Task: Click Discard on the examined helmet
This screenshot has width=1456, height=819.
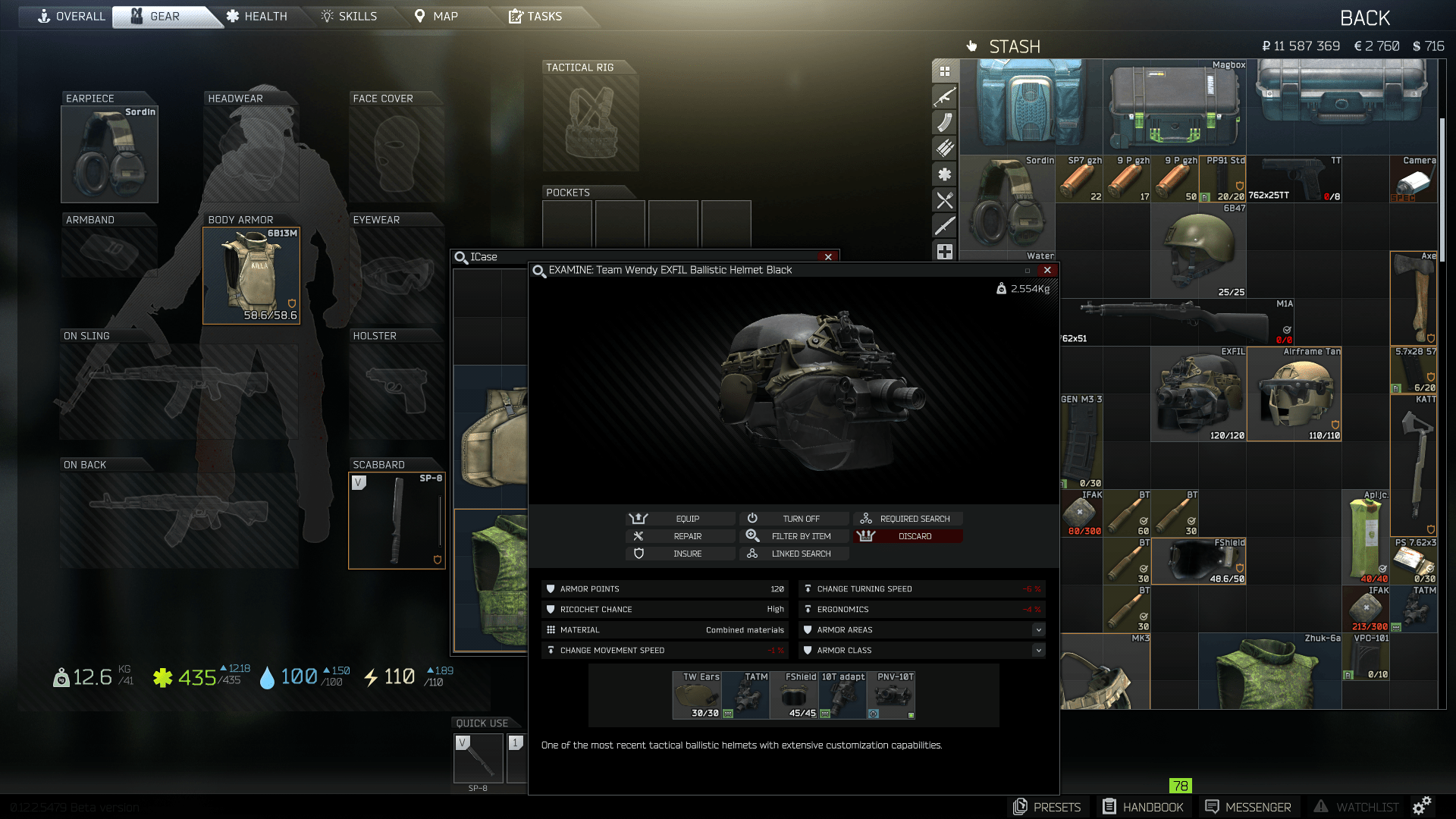Action: (908, 536)
